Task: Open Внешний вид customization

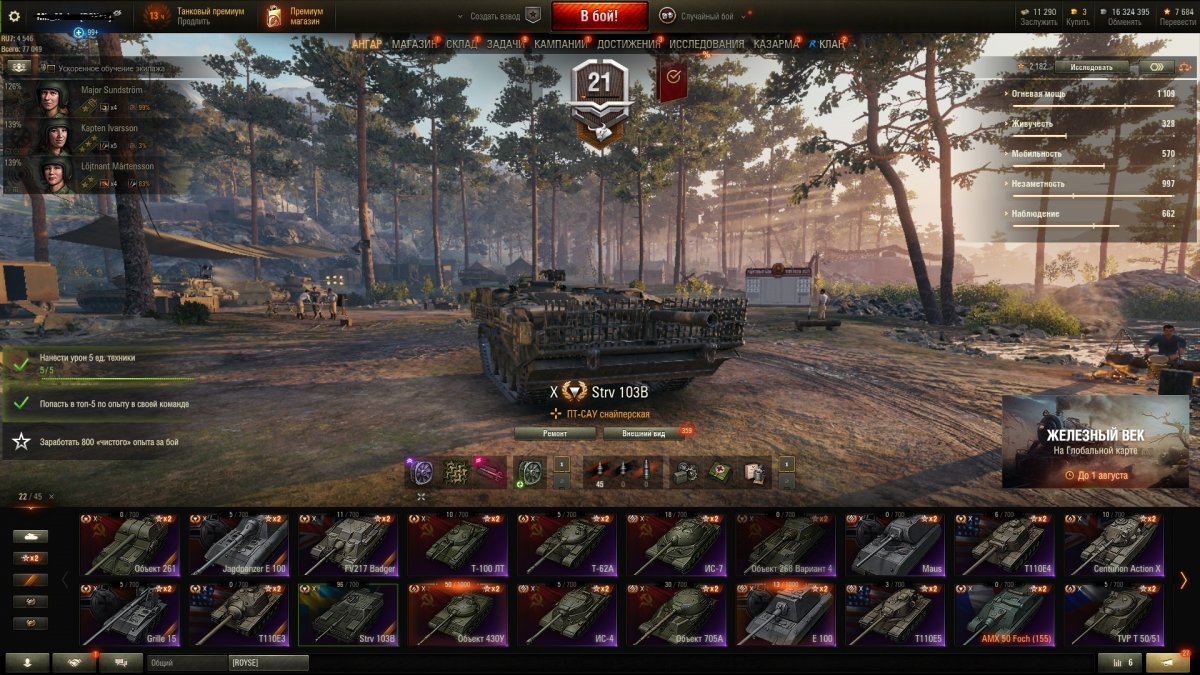Action: click(644, 433)
